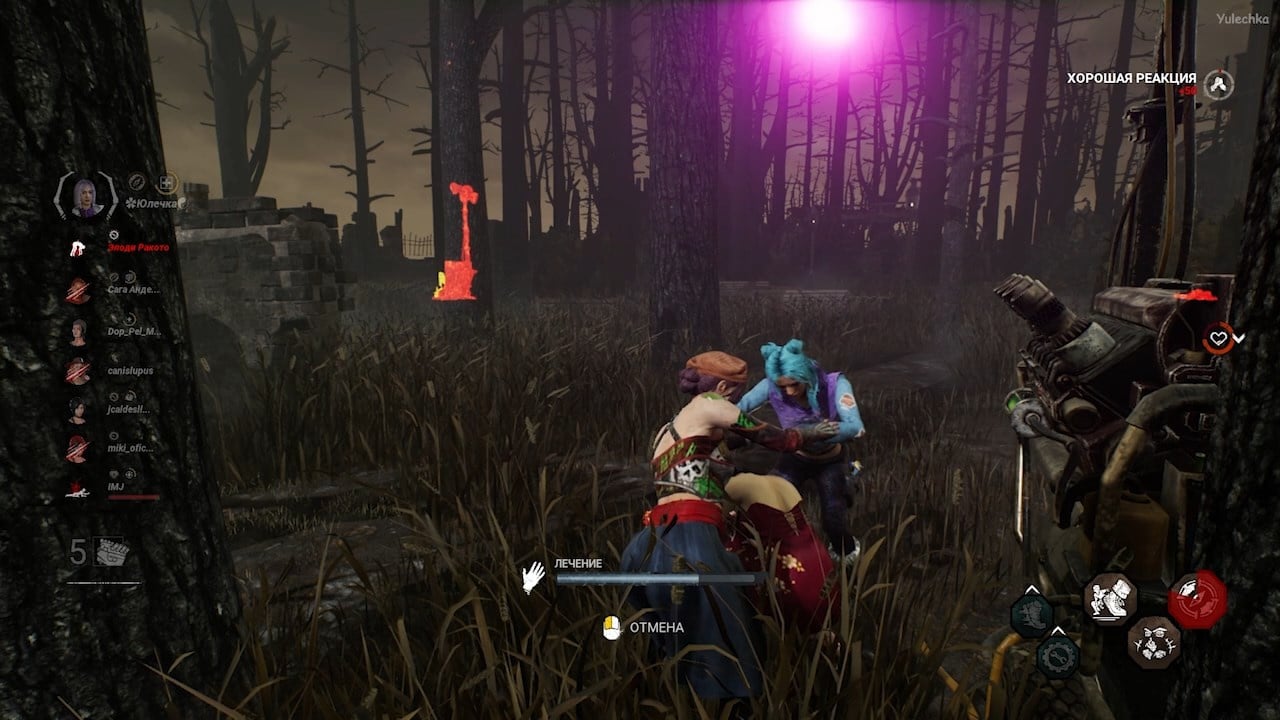The width and height of the screenshot is (1280, 720).
Task: Select the circling-birds perk icon
Action: tap(1153, 645)
